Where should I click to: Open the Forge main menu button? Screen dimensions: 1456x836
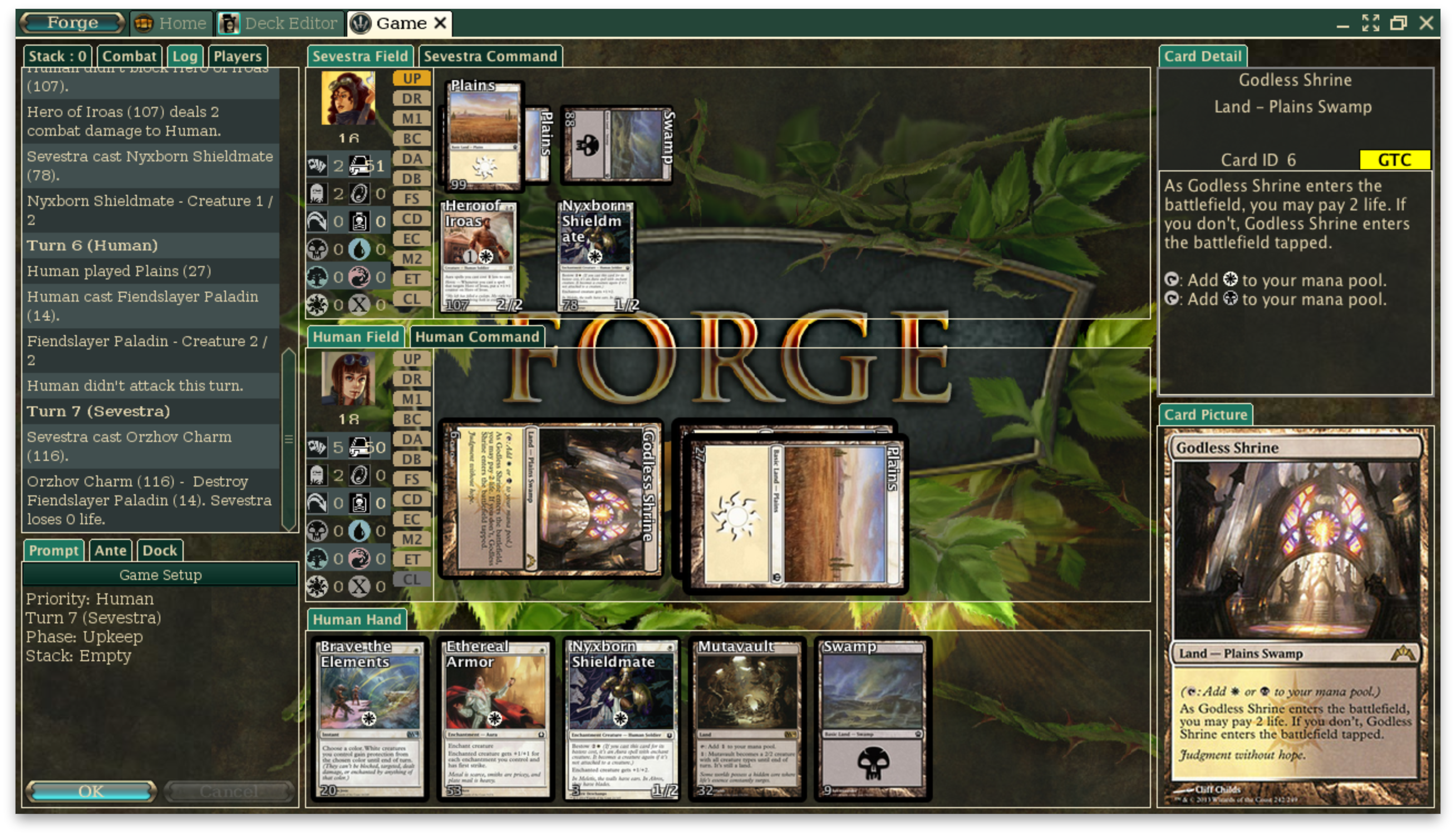(x=72, y=23)
